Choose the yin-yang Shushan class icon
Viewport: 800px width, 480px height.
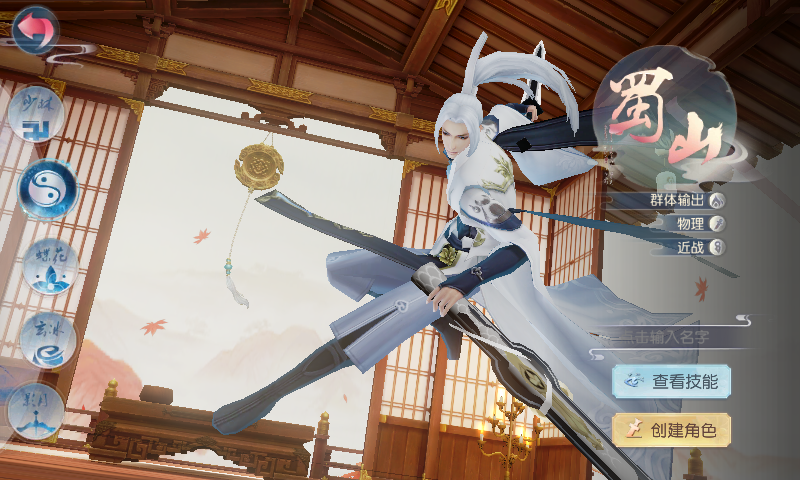click(x=47, y=189)
